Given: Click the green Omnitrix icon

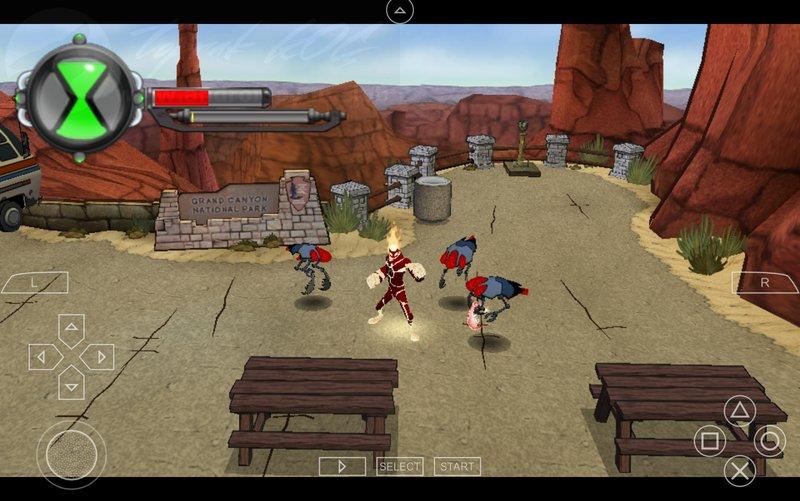Looking at the screenshot, I should pos(80,97).
